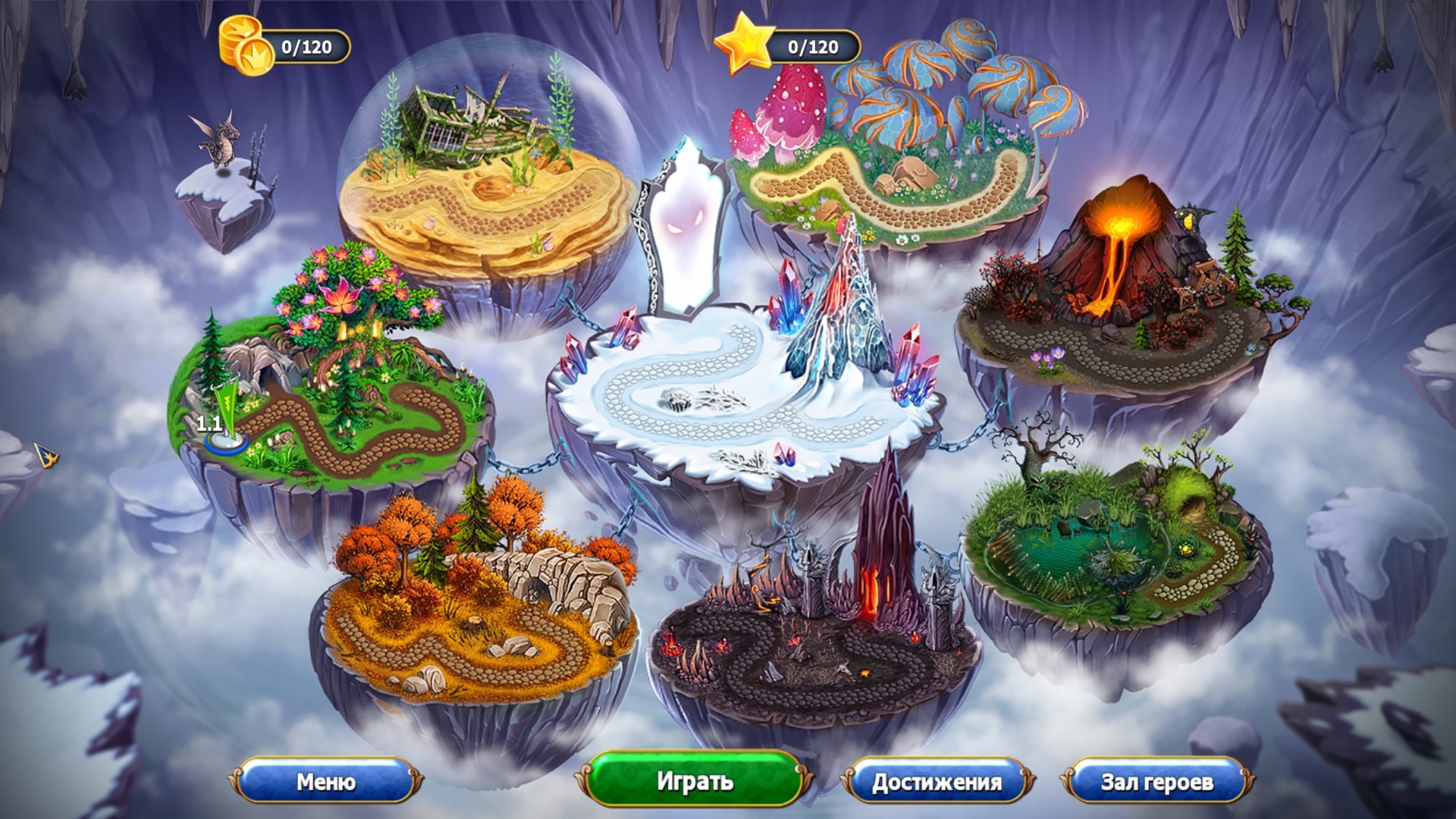Open the Достижения achievements screen
Image resolution: width=1456 pixels, height=819 pixels.
(937, 782)
